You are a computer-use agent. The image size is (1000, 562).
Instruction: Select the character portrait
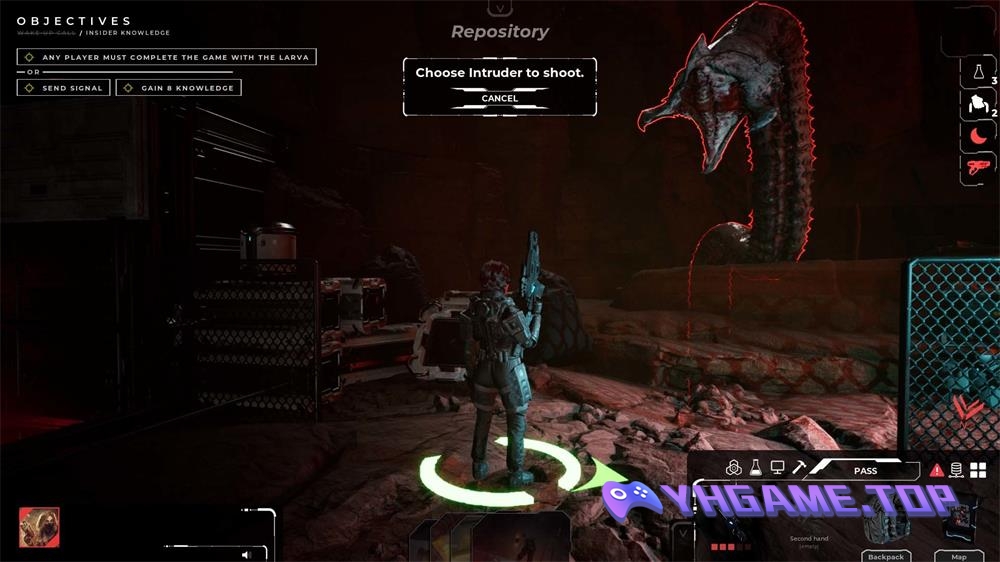(39, 527)
